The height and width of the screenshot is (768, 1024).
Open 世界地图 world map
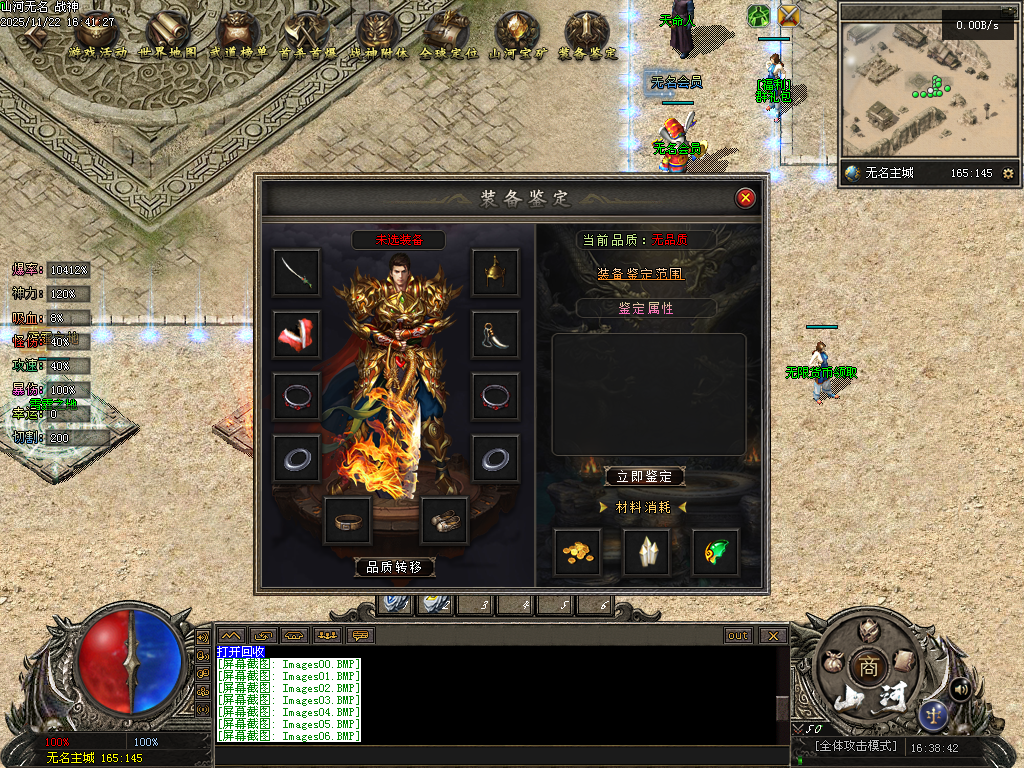(168, 36)
